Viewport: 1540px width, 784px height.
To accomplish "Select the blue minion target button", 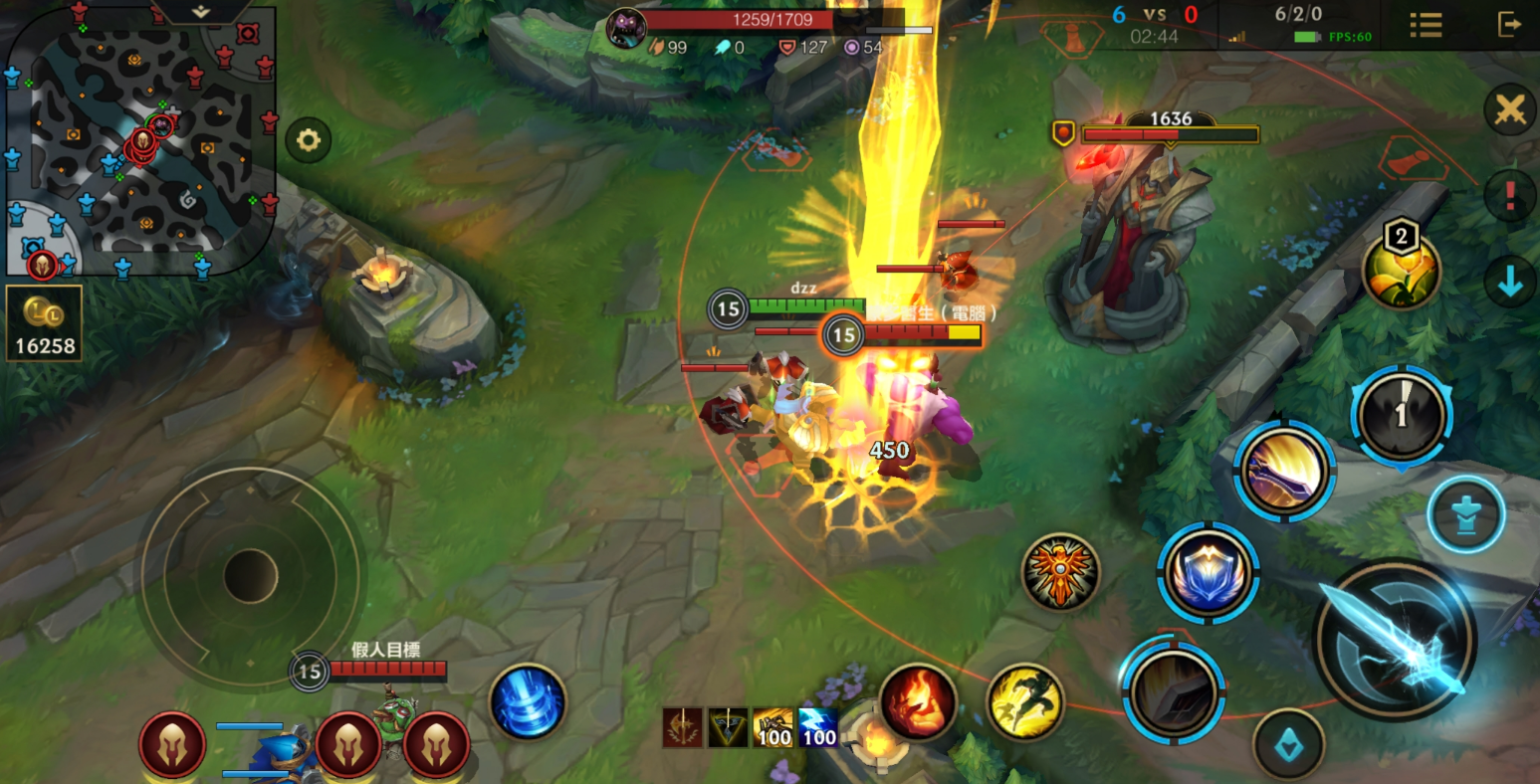I will (1465, 514).
